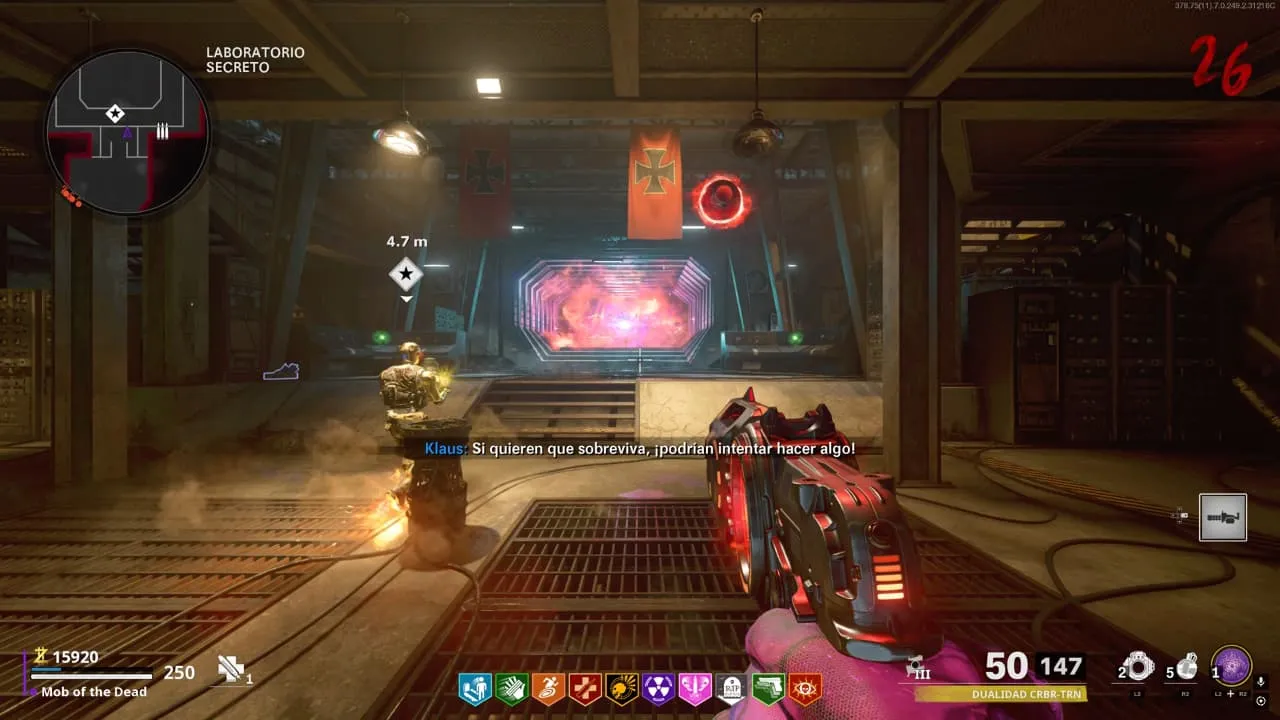The width and height of the screenshot is (1280, 720).
Task: Click the red cross Jugger-Nog perk
Action: 585,689
